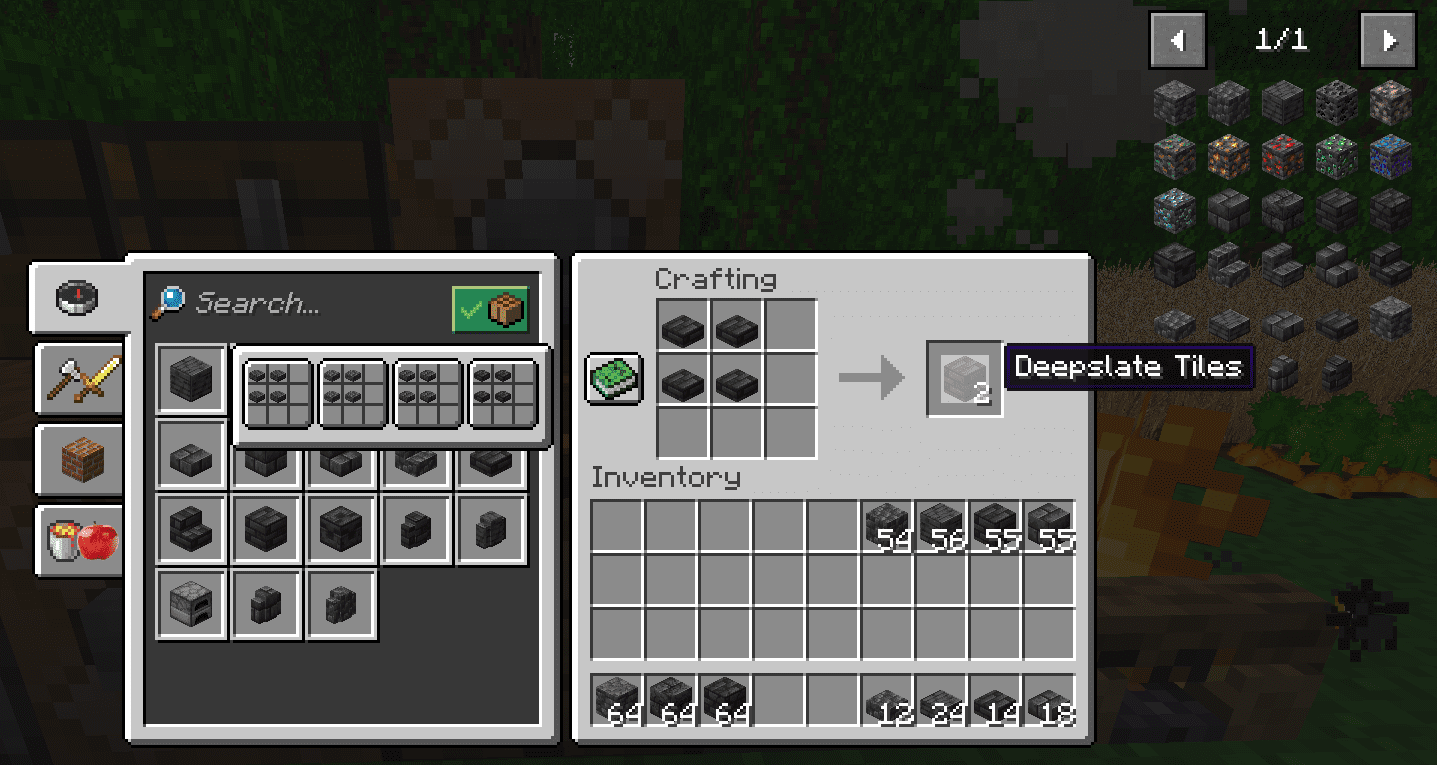Switch to the brick block recipe tab

(80, 459)
